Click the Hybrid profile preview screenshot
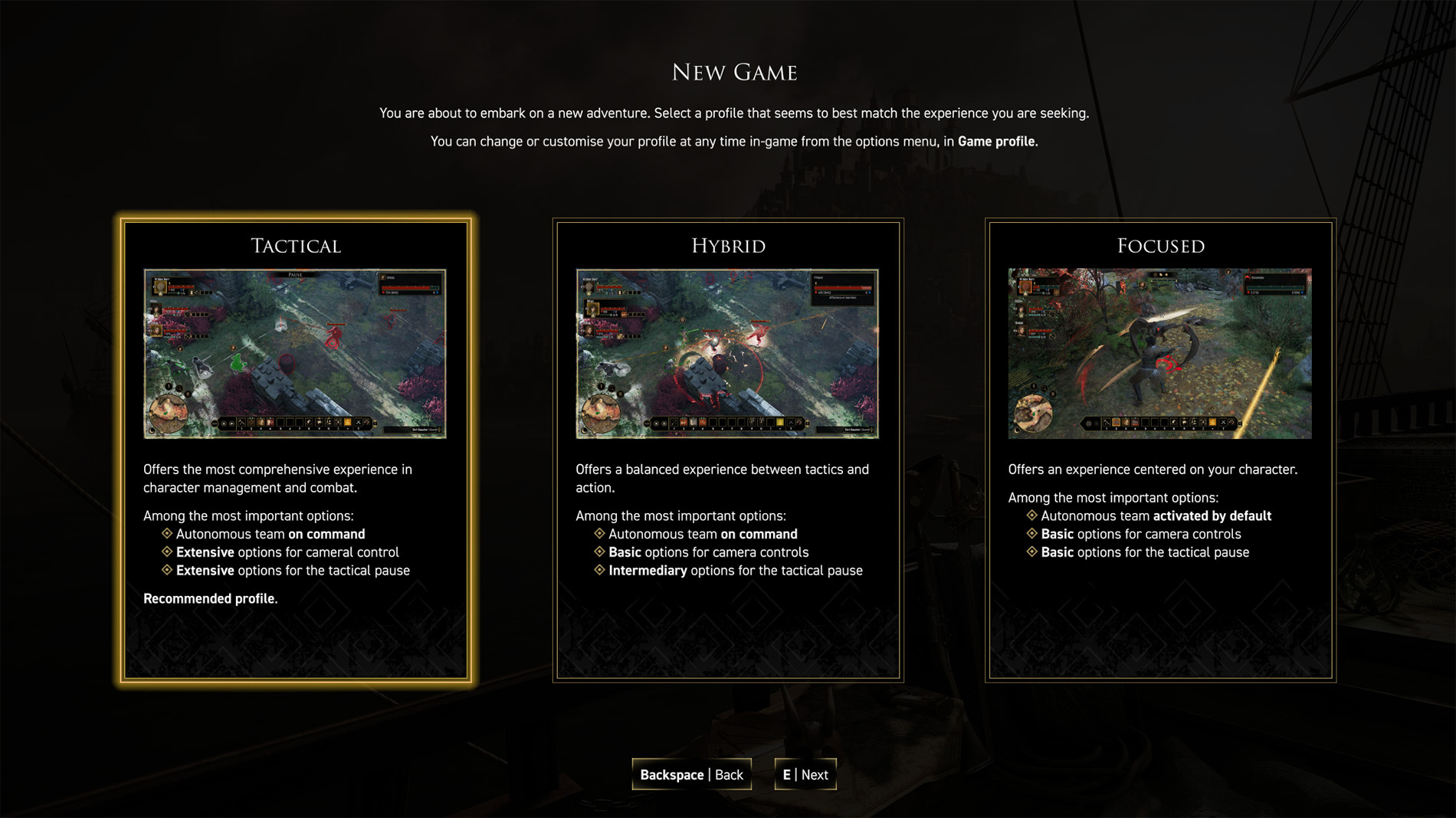This screenshot has width=1456, height=818. [x=727, y=353]
